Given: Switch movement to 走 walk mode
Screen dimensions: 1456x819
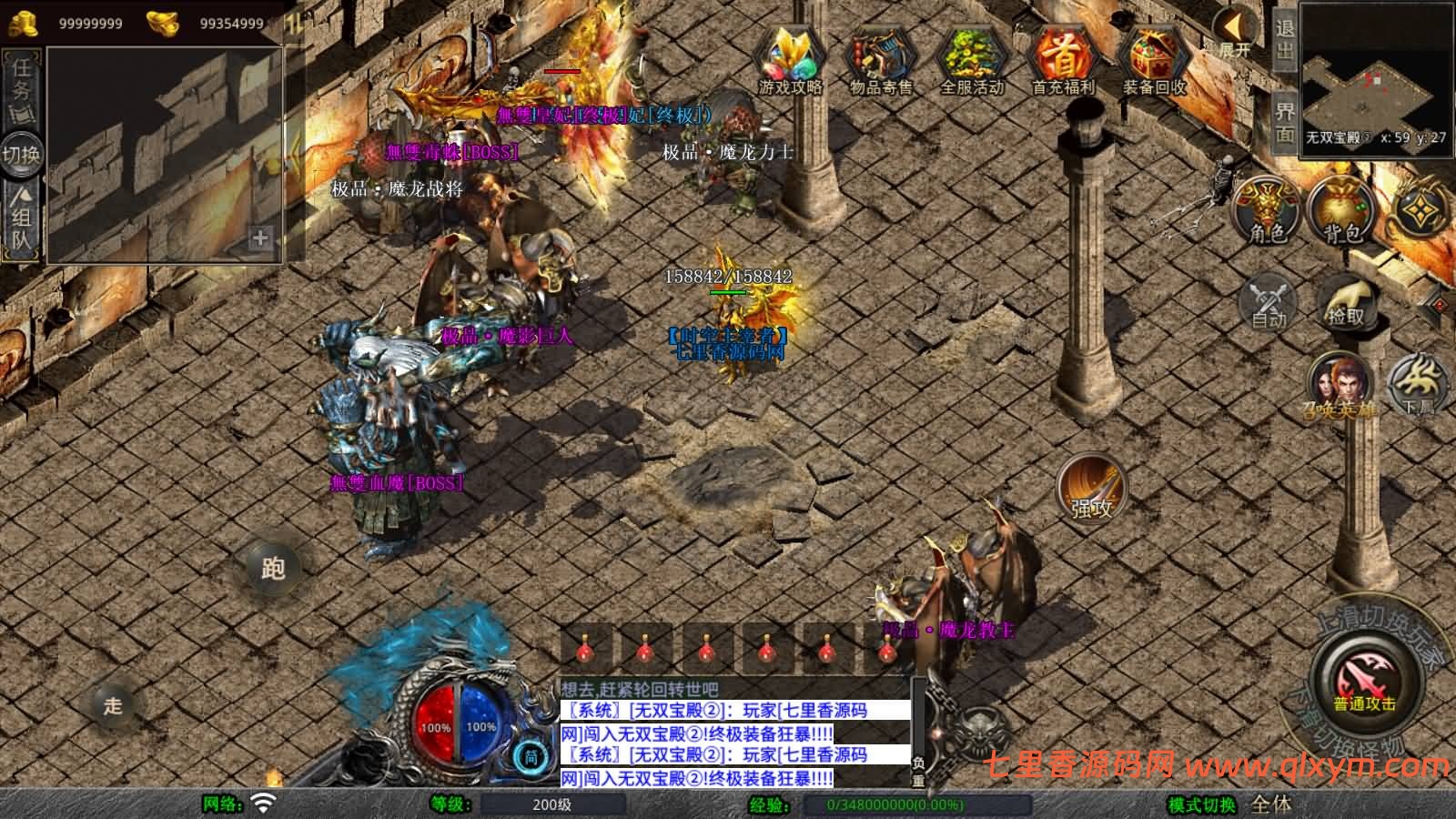Looking at the screenshot, I should pyautogui.click(x=113, y=705).
